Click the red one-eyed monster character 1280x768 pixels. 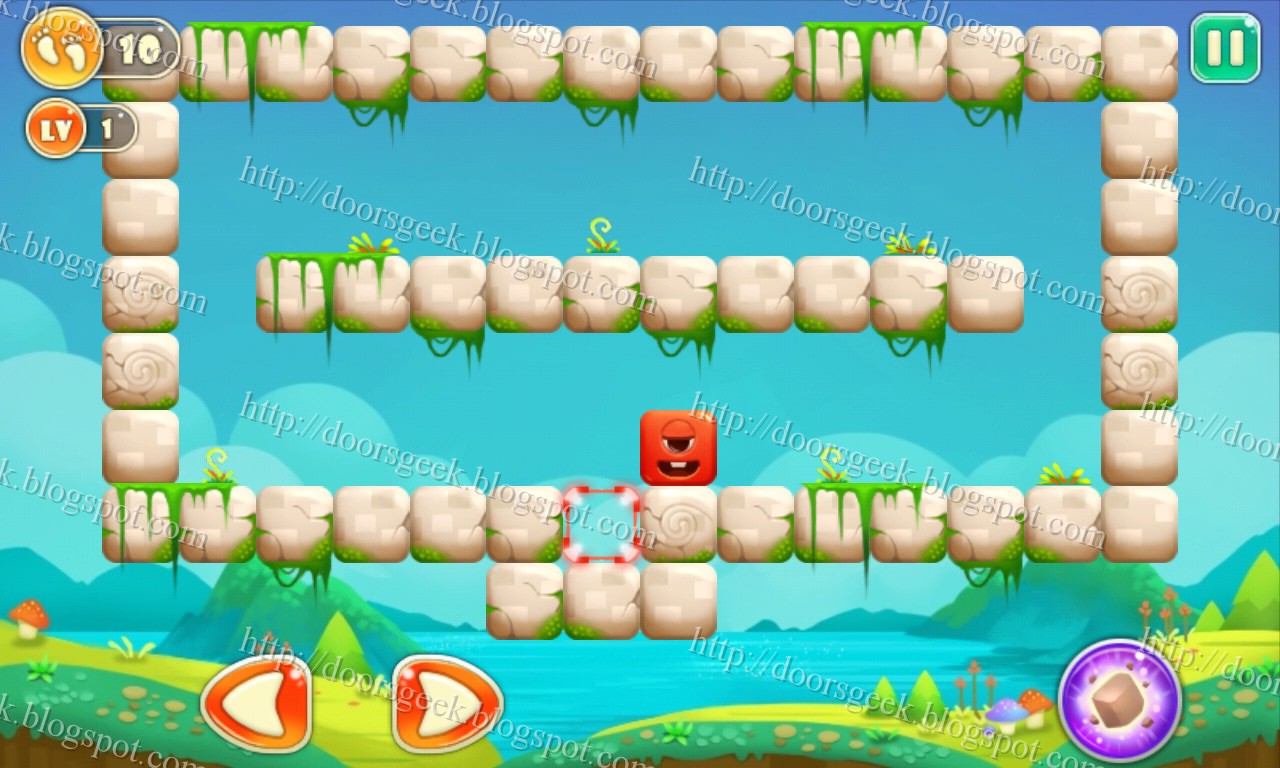pos(676,447)
